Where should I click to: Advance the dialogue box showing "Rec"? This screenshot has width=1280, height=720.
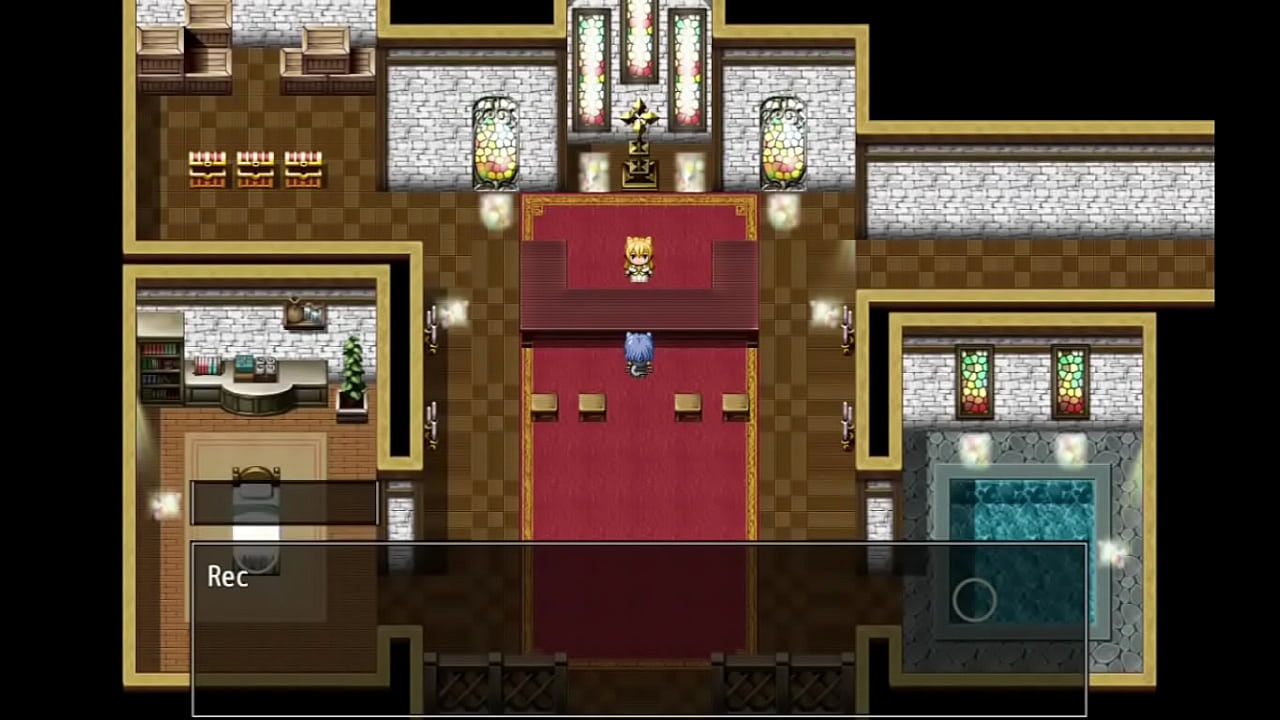[638, 628]
